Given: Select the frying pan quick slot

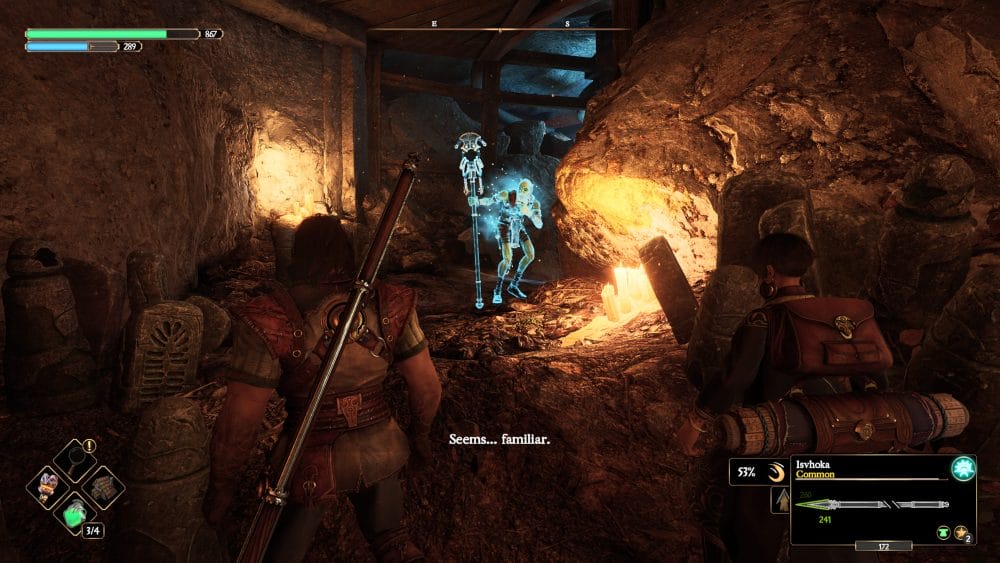Looking at the screenshot, I should coord(76,460).
